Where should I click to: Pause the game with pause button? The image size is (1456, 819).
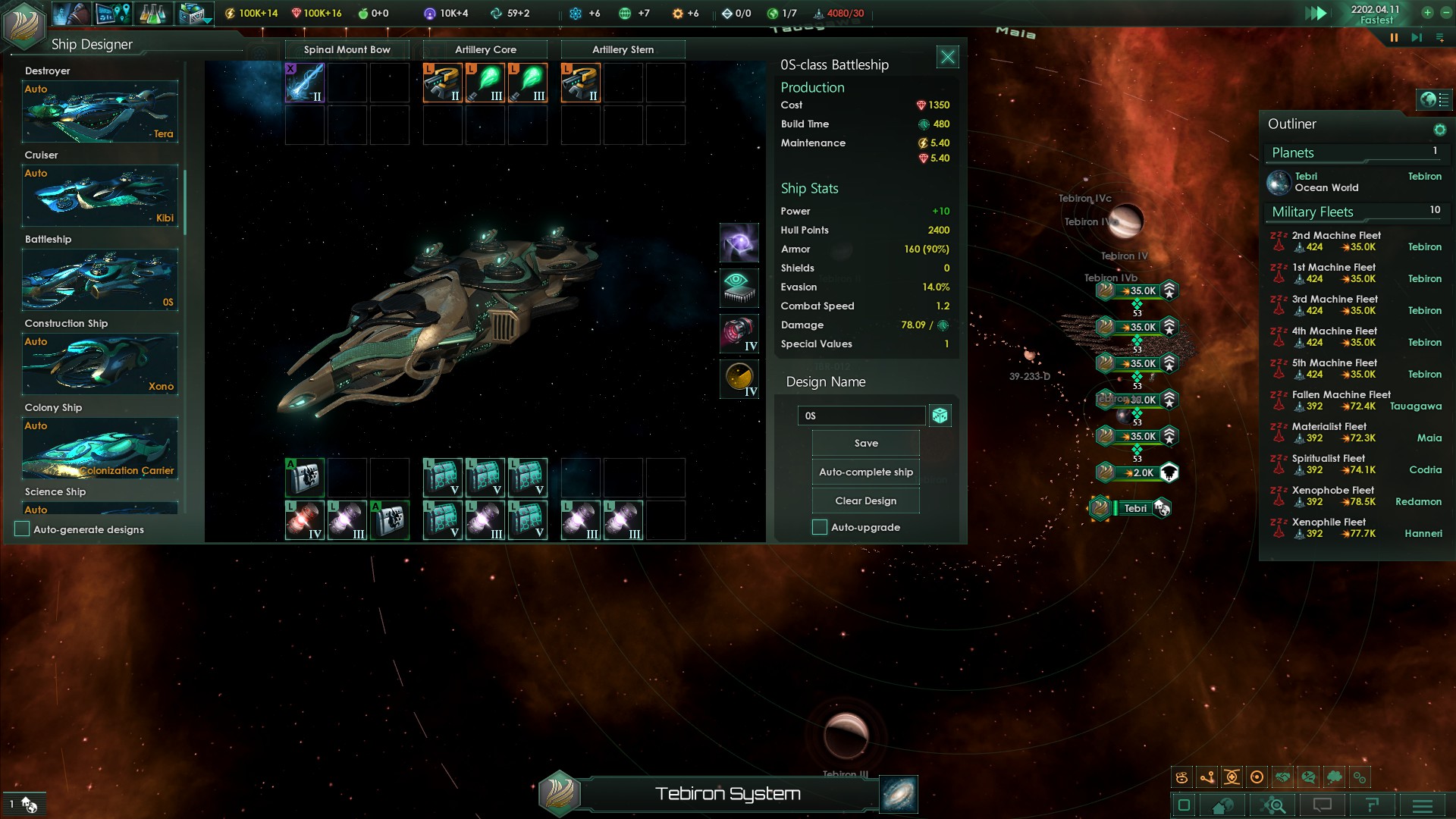click(1394, 37)
